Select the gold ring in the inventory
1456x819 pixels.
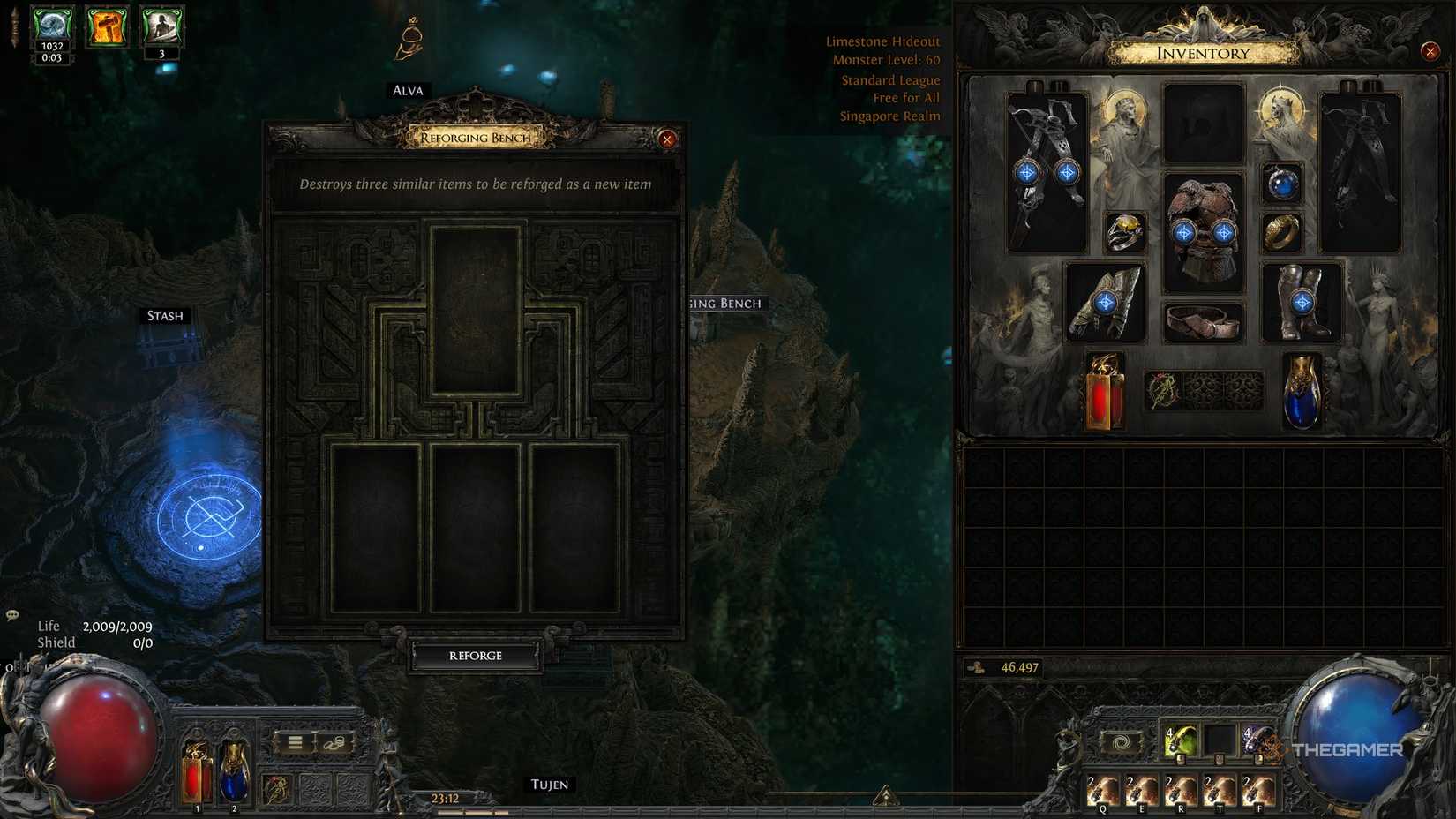click(x=1281, y=232)
